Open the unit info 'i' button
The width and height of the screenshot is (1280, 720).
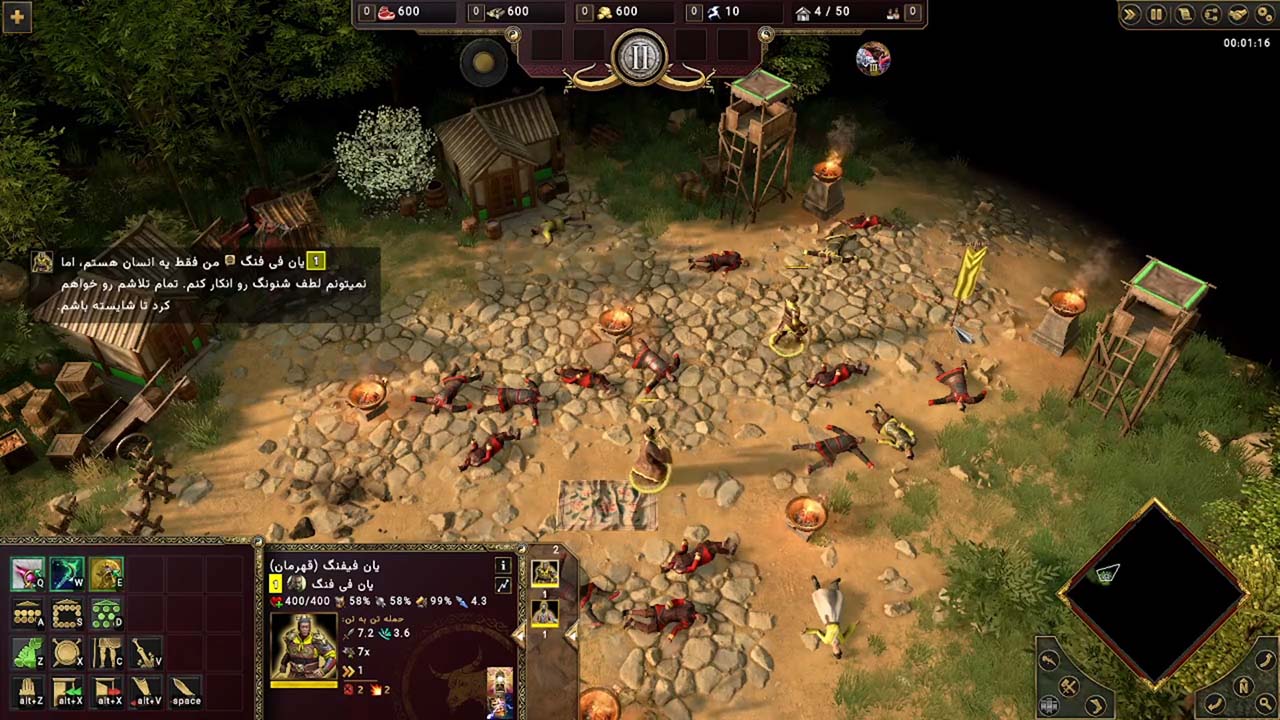point(503,565)
